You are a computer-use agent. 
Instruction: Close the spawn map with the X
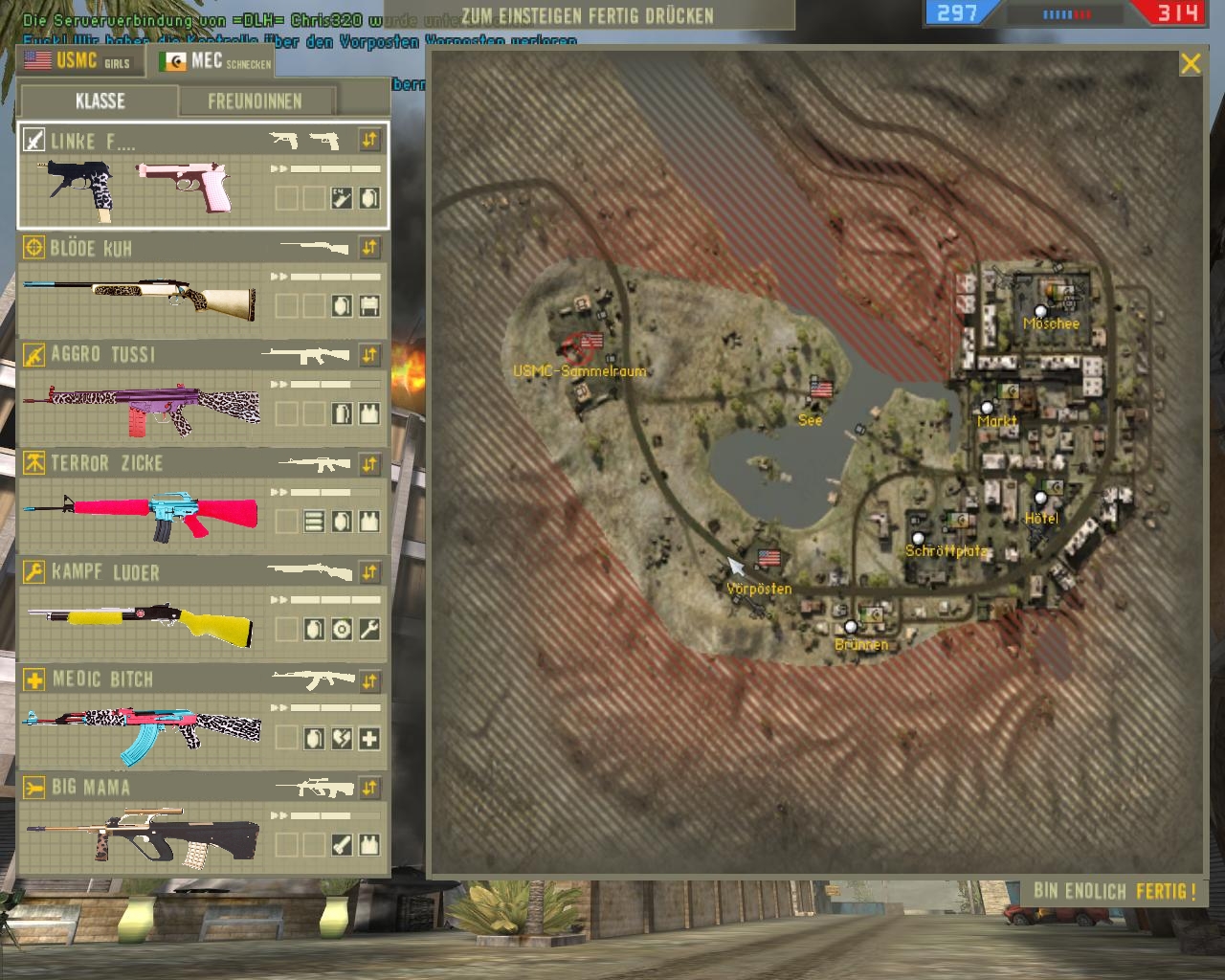1191,64
